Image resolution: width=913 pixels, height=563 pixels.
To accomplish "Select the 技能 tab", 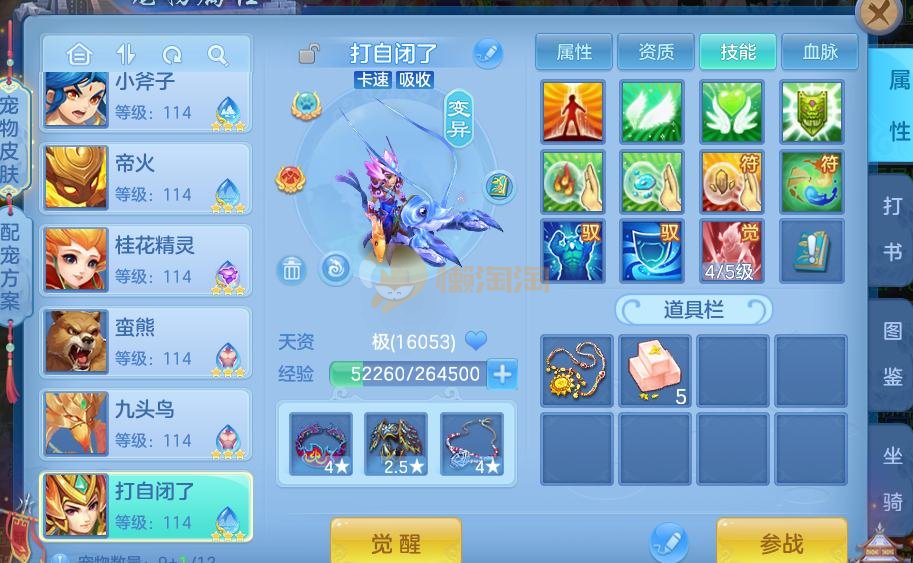I will (x=738, y=52).
